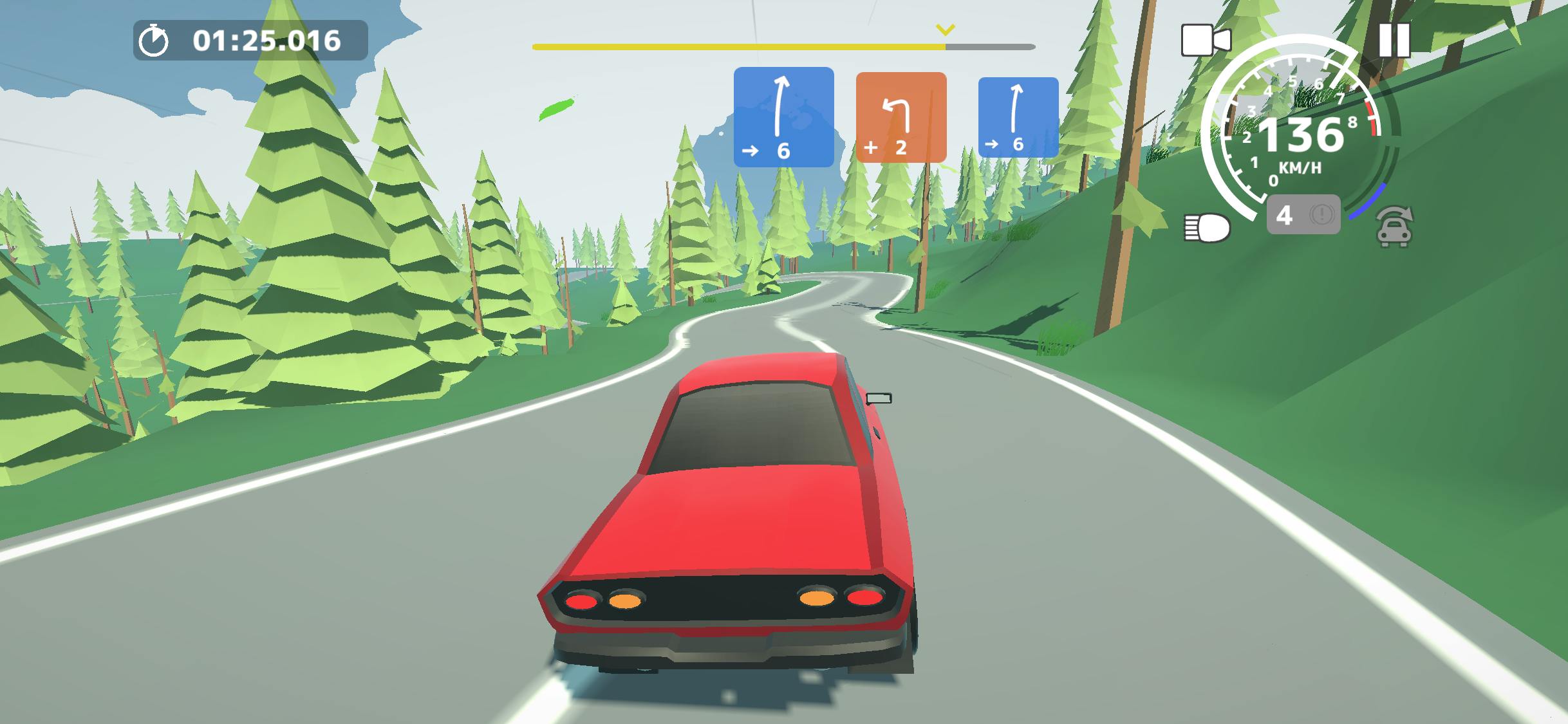Tap the gear 4 indicator box

(1303, 215)
